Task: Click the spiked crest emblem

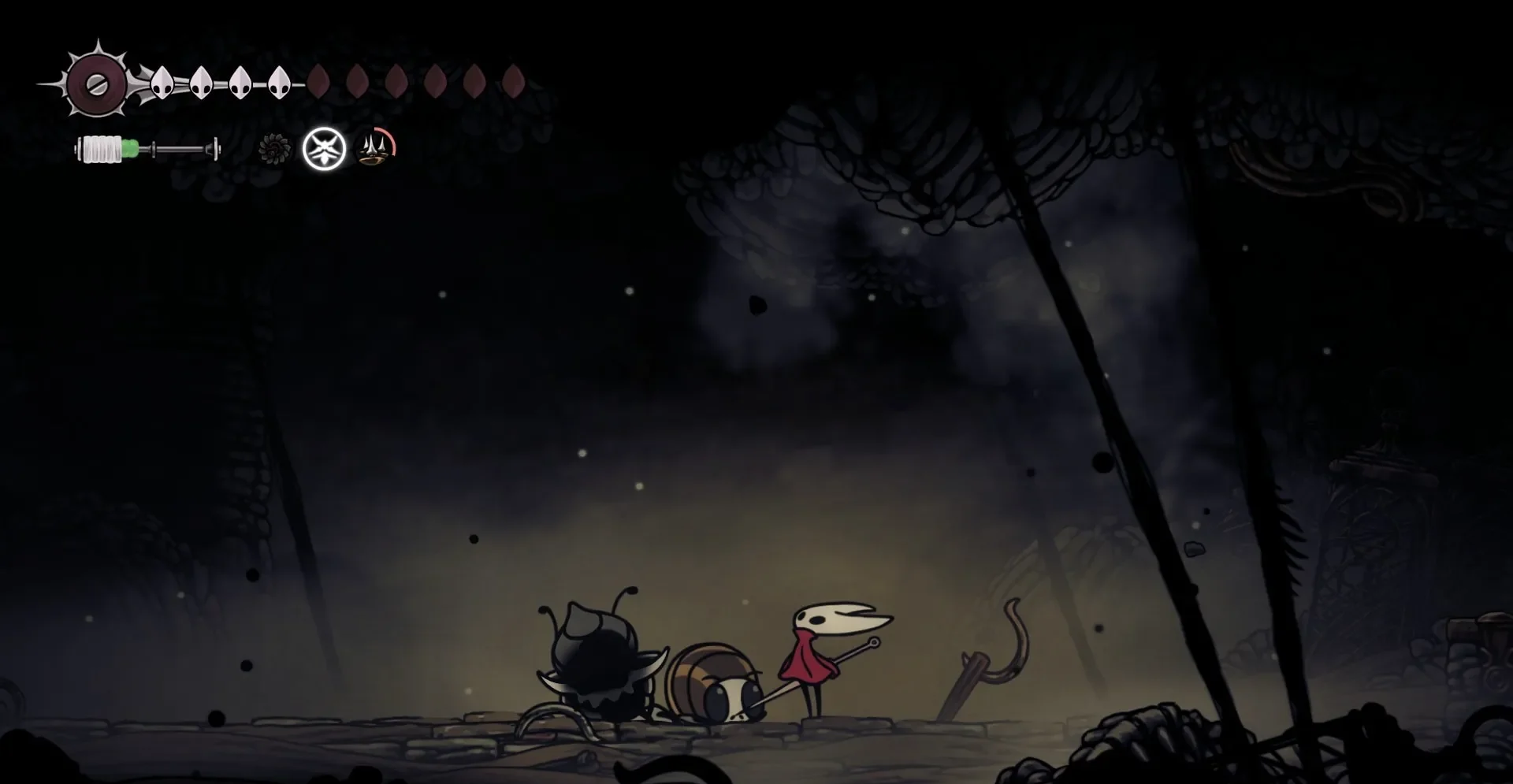Action: (96, 83)
